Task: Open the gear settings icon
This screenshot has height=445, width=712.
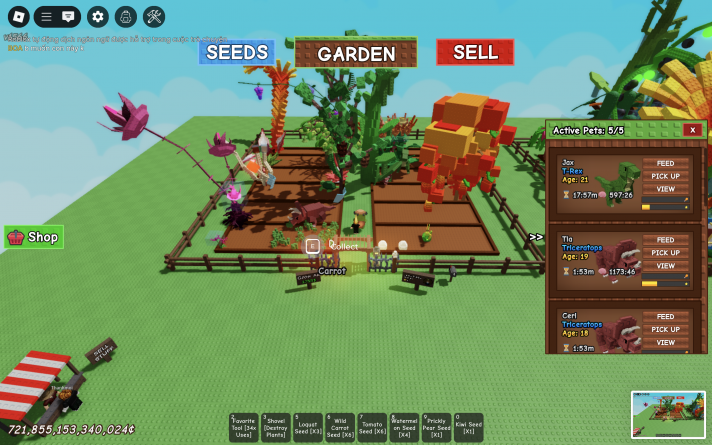Action: coord(97,16)
